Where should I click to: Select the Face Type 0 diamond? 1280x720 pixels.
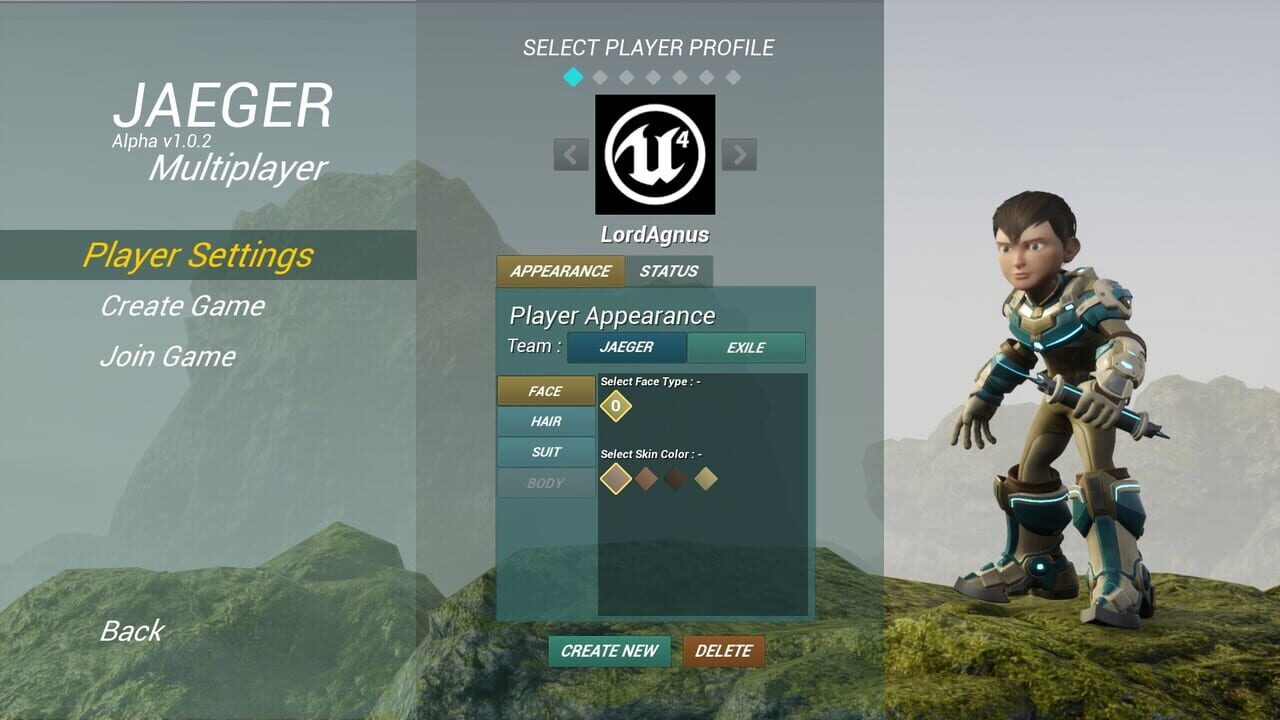click(617, 408)
